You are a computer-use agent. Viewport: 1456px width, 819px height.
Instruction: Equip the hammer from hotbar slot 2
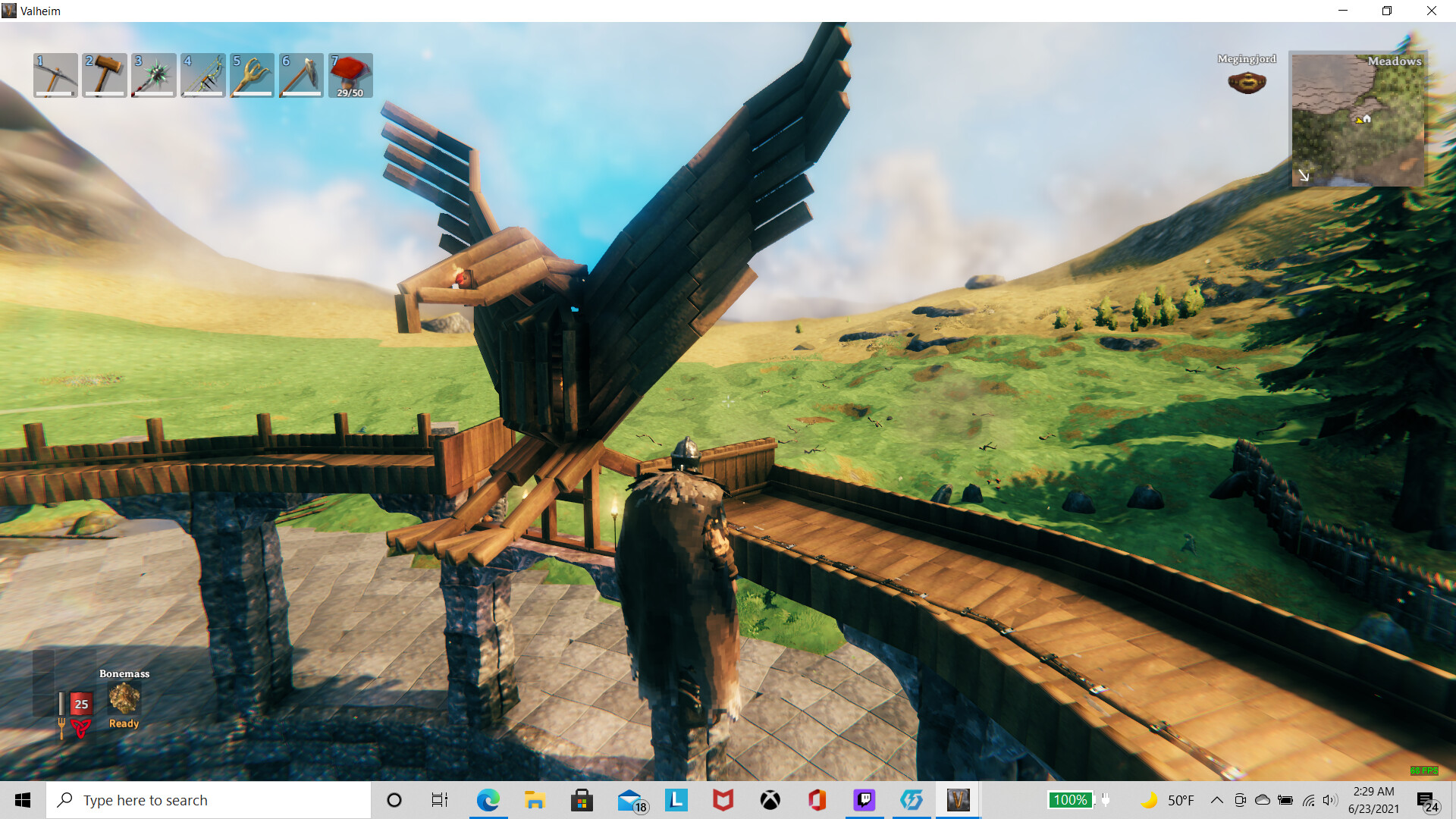[x=104, y=75]
